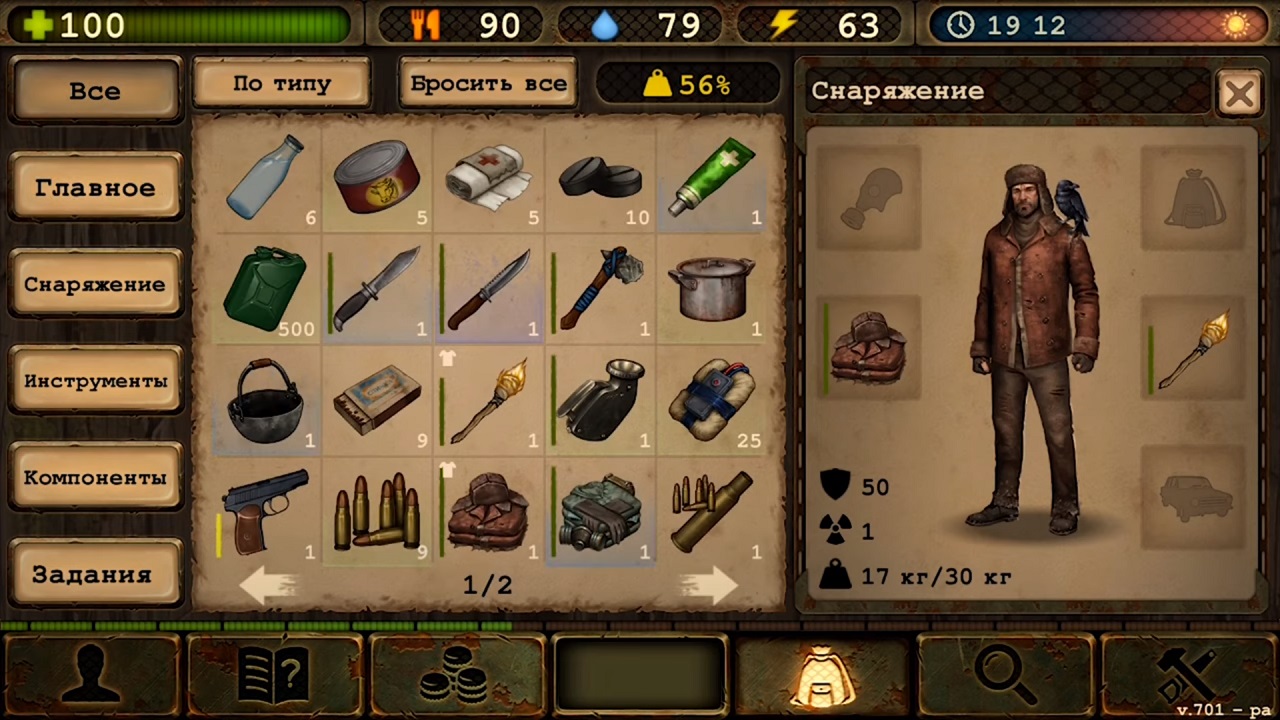Select the glass bottle item slot
The width and height of the screenshot is (1280, 720).
(x=265, y=177)
